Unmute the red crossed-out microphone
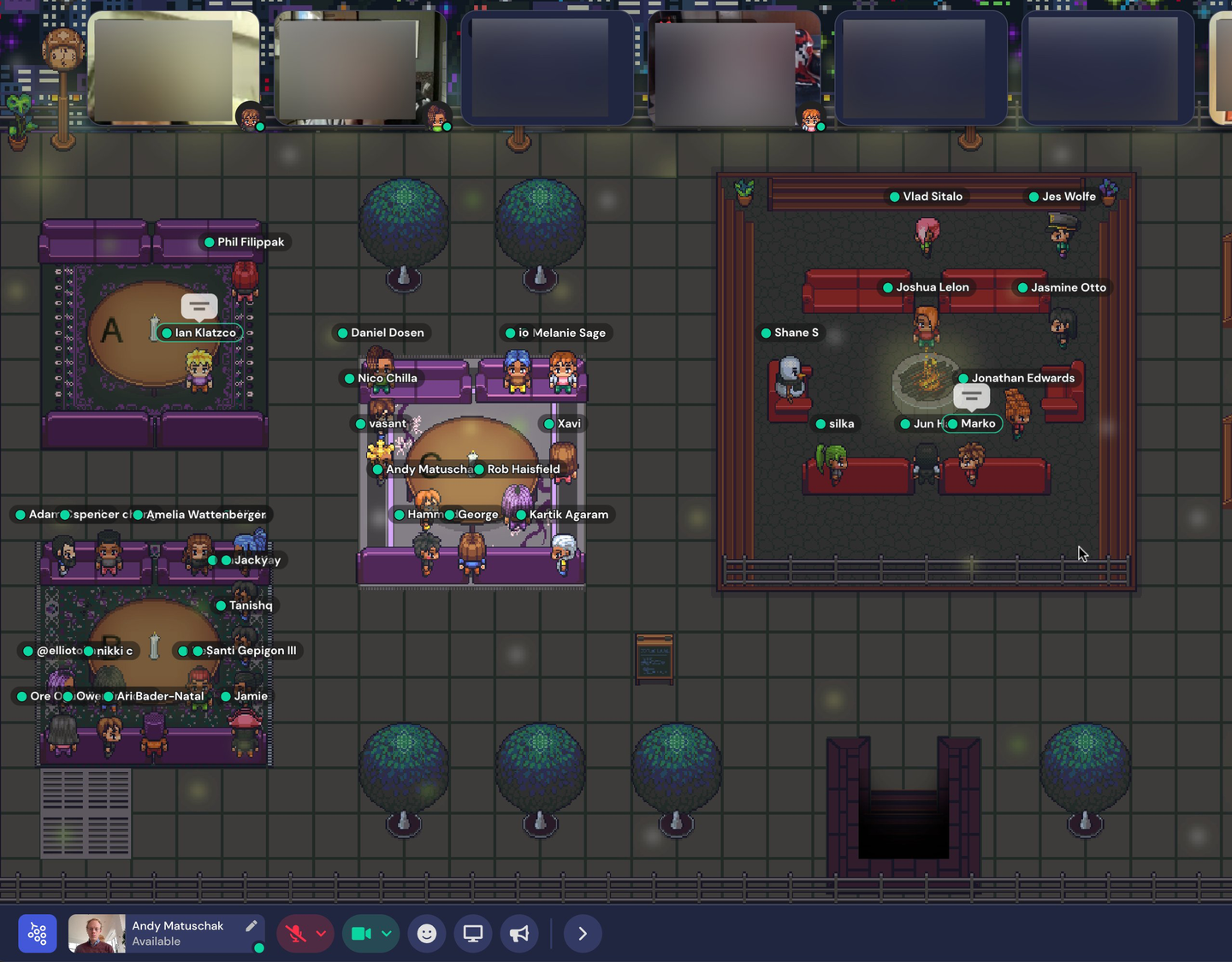 [296, 934]
